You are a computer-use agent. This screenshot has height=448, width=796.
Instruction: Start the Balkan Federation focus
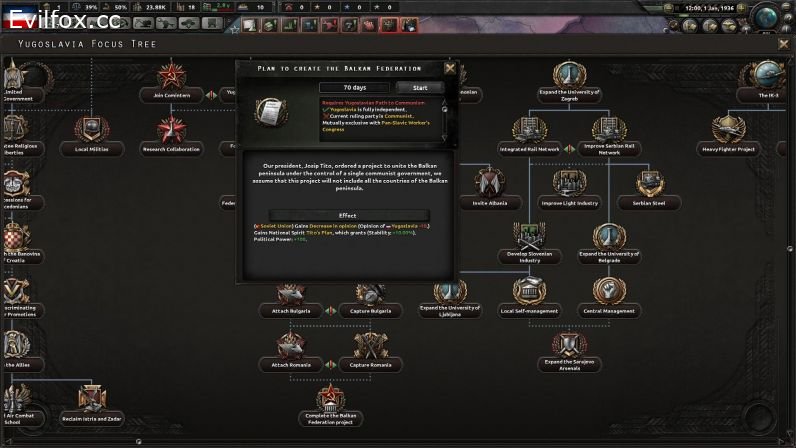click(420, 87)
